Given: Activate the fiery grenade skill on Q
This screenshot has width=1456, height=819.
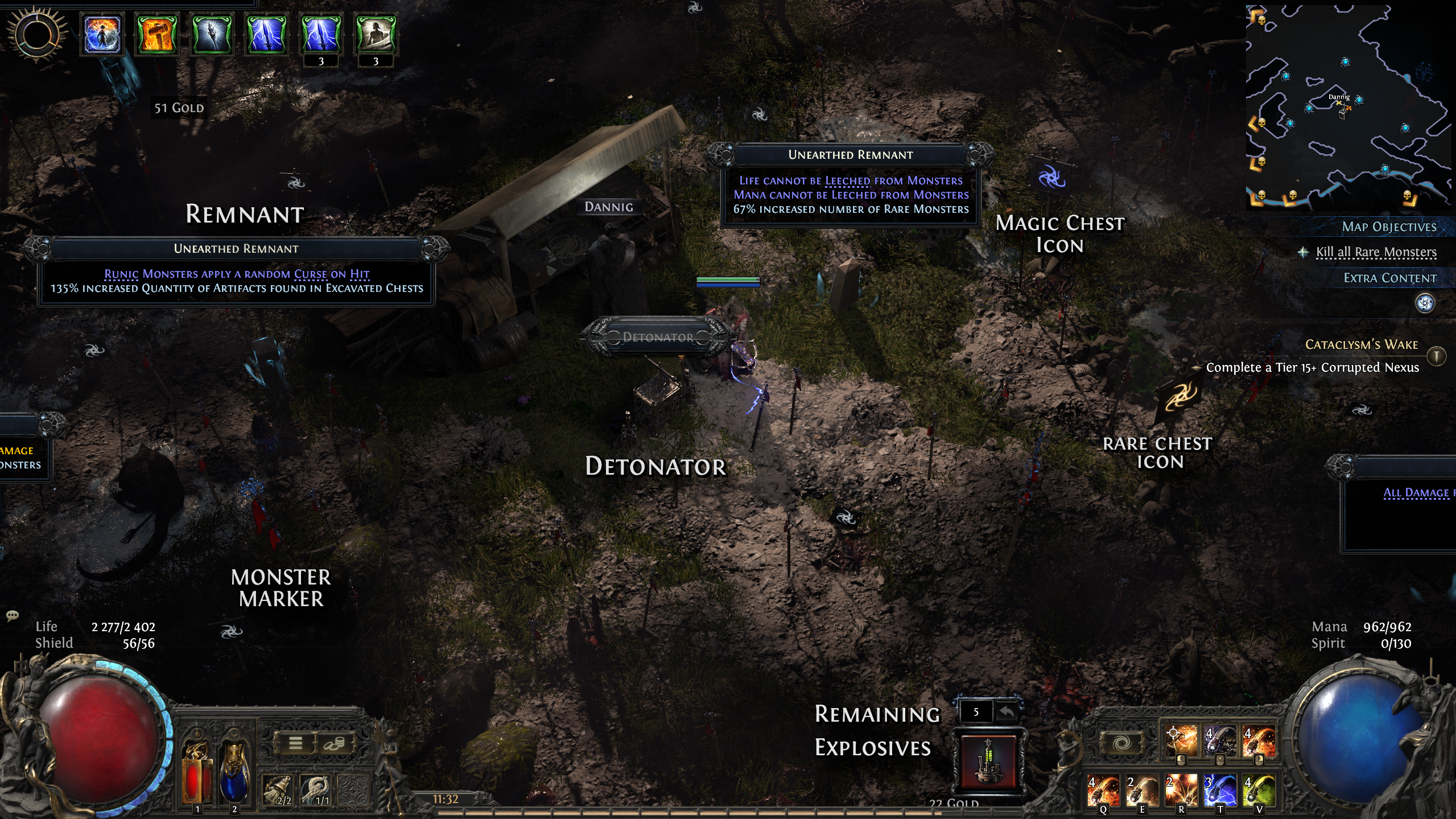Looking at the screenshot, I should 1103,790.
